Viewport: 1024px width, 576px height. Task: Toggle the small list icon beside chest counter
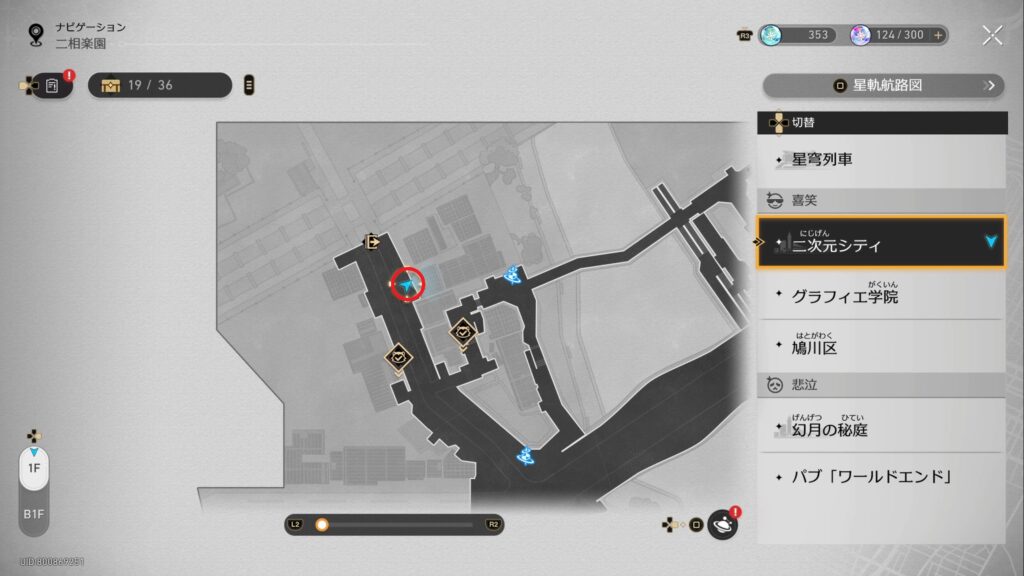(x=249, y=85)
